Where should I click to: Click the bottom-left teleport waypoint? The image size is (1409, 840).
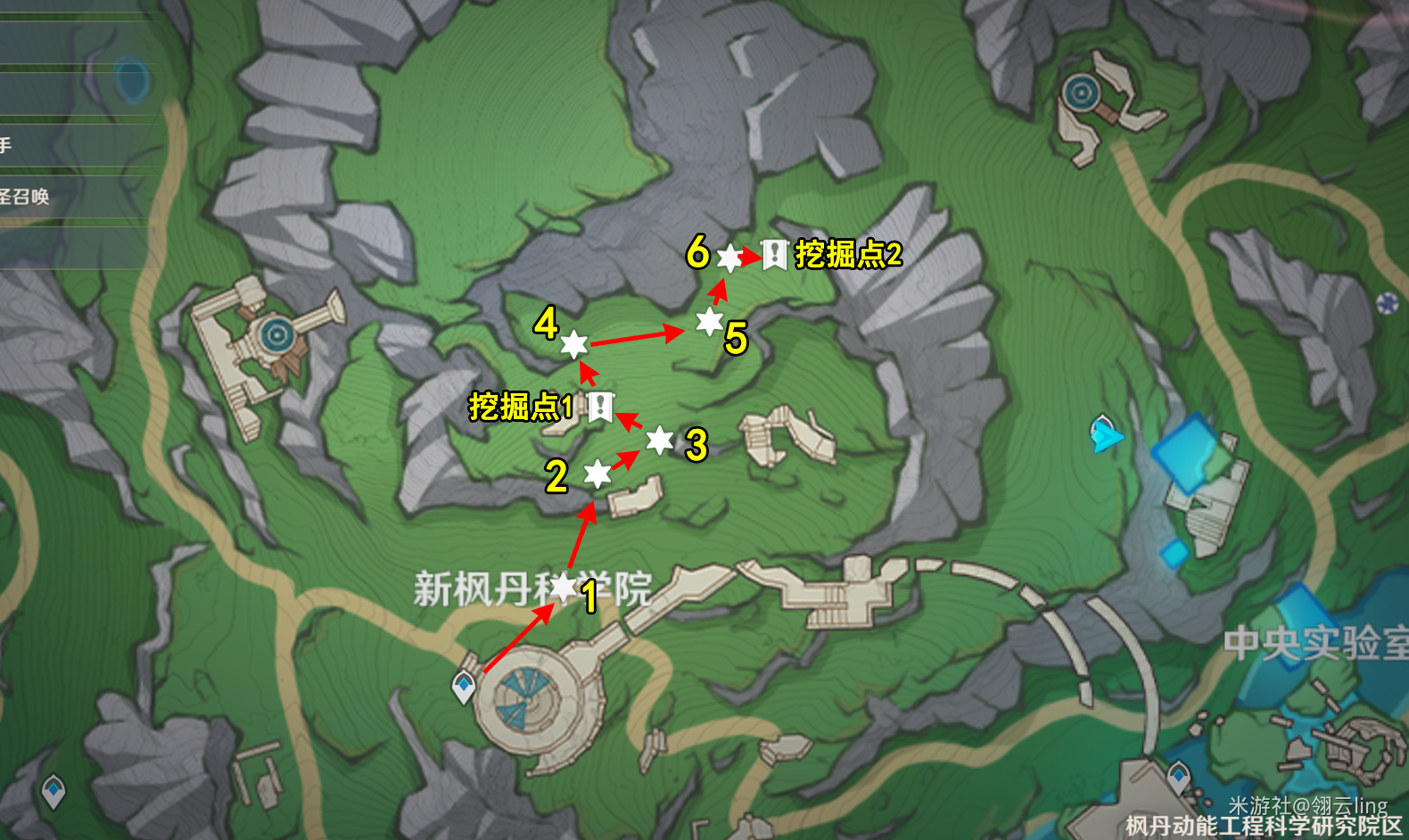pos(54,788)
